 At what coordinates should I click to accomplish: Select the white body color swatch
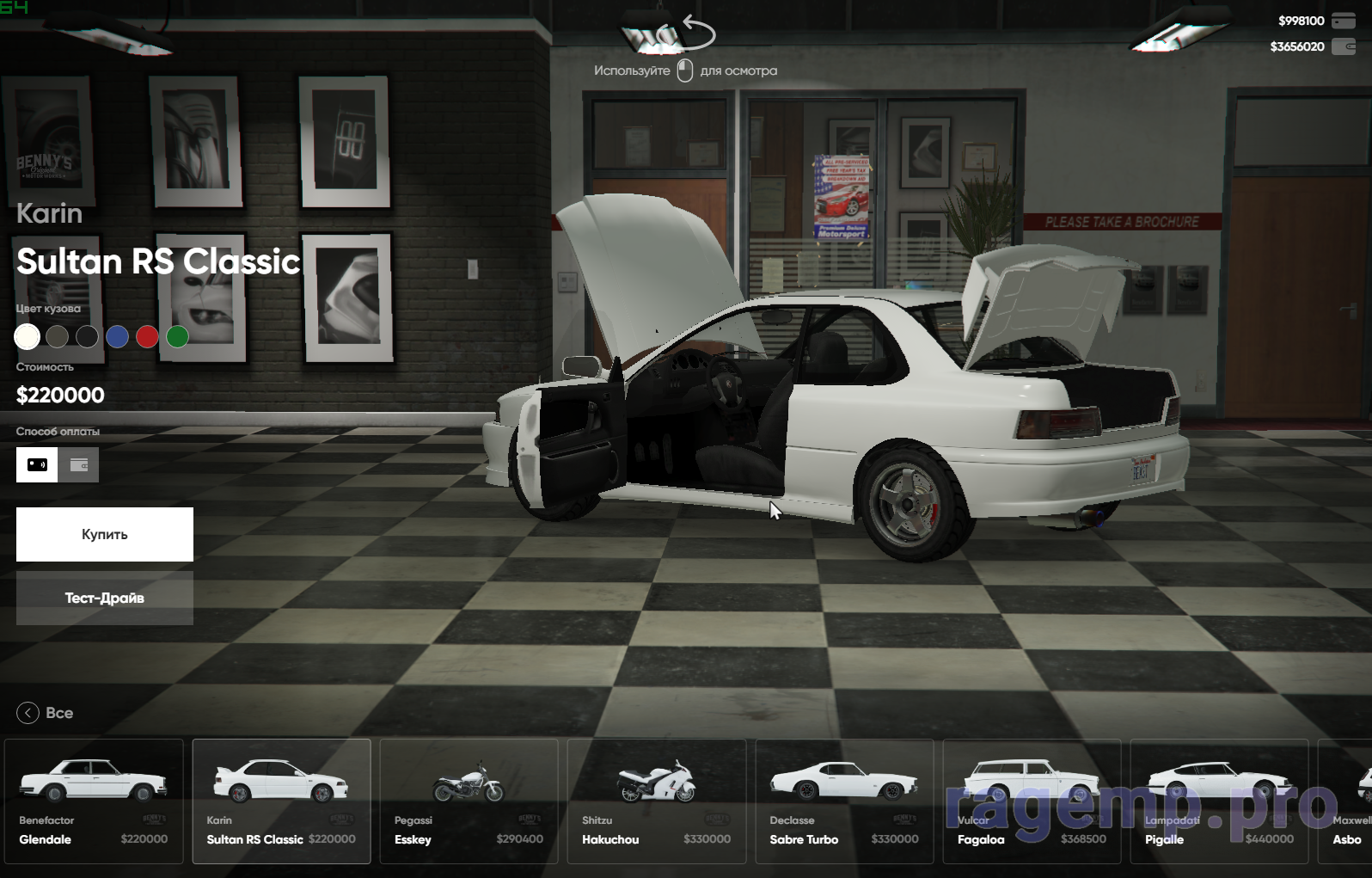[28, 337]
